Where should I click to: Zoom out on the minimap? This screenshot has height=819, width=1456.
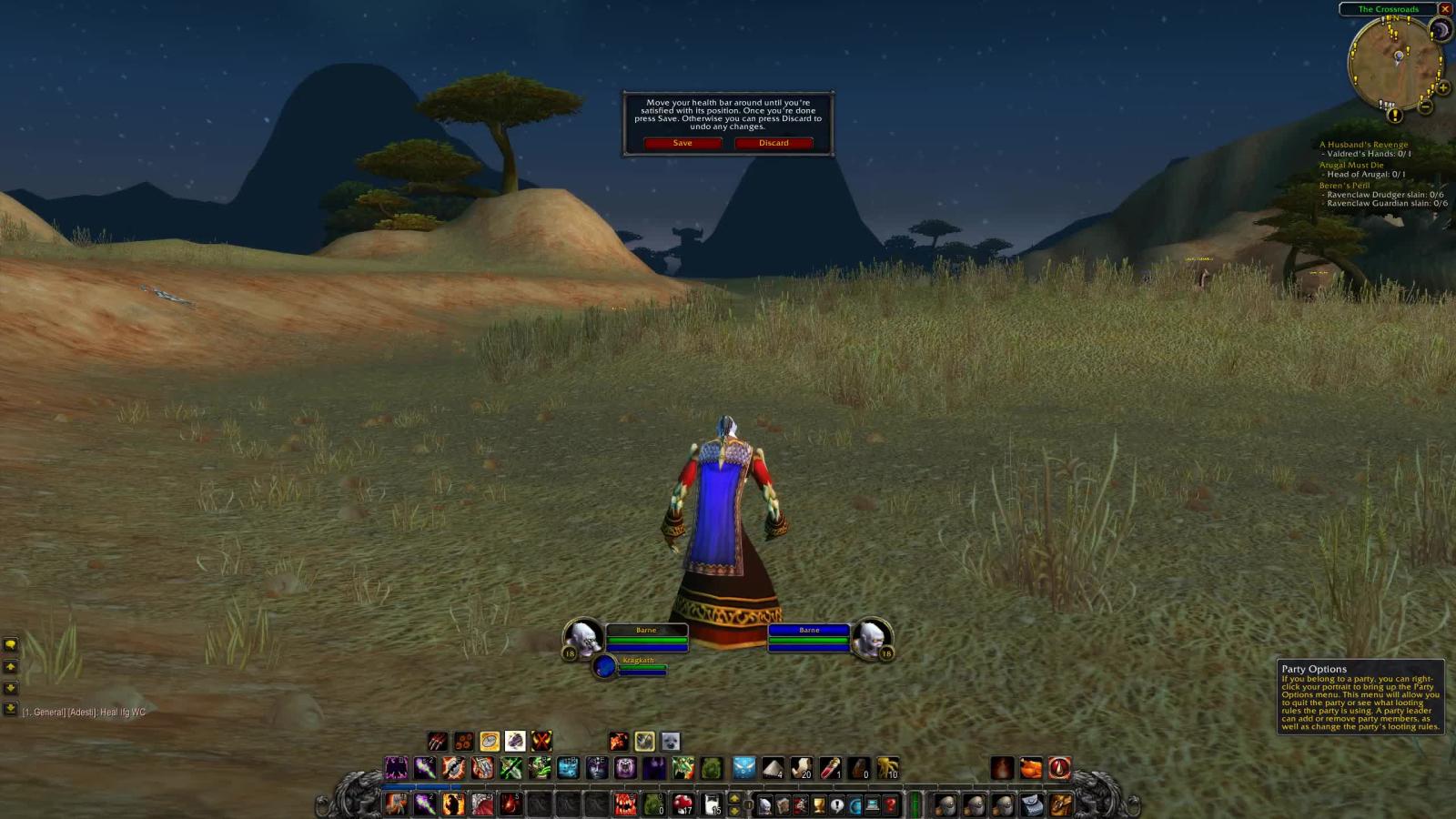point(1426,106)
